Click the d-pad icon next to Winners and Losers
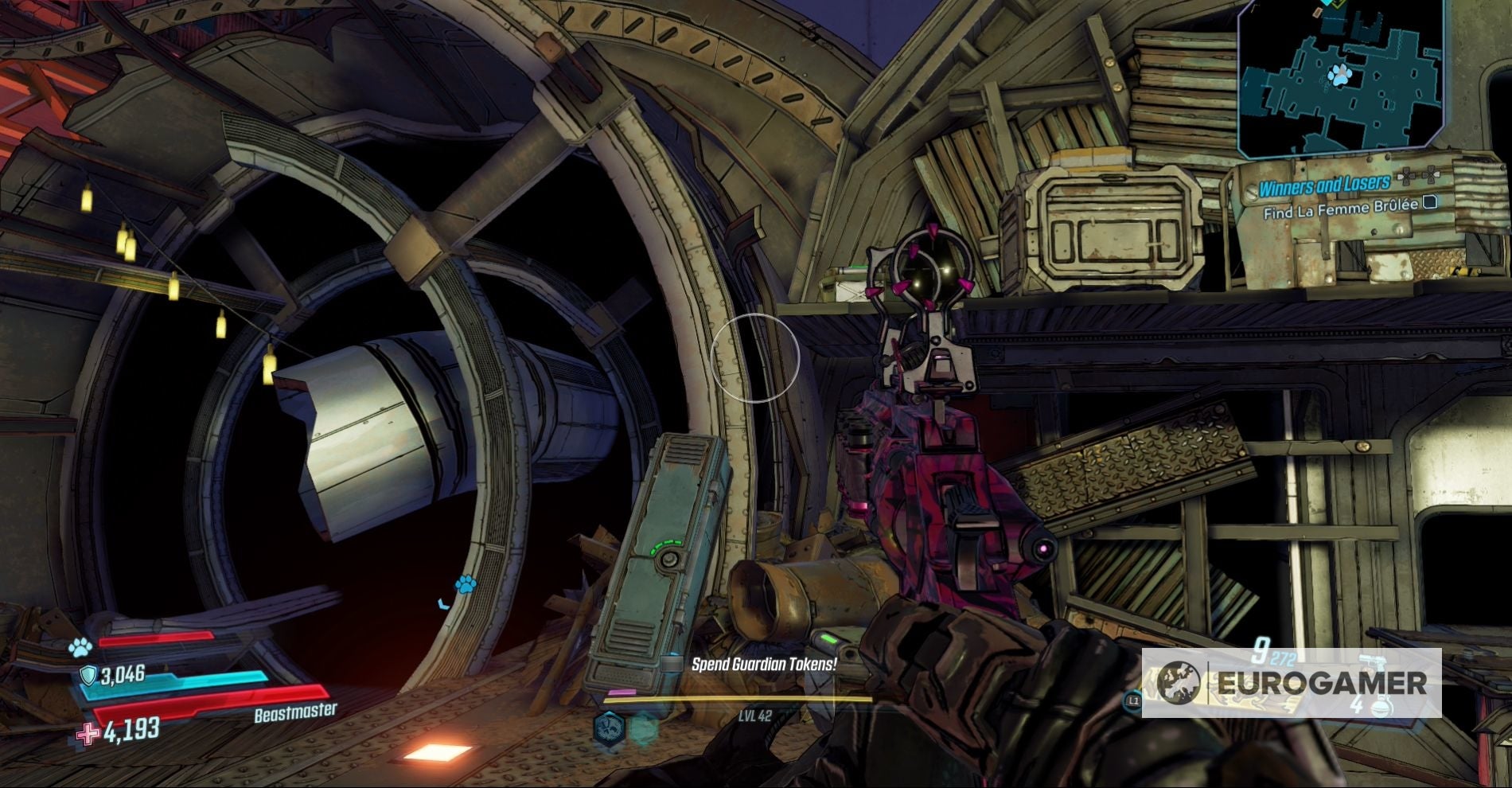This screenshot has height=788, width=1512. [x=1405, y=175]
